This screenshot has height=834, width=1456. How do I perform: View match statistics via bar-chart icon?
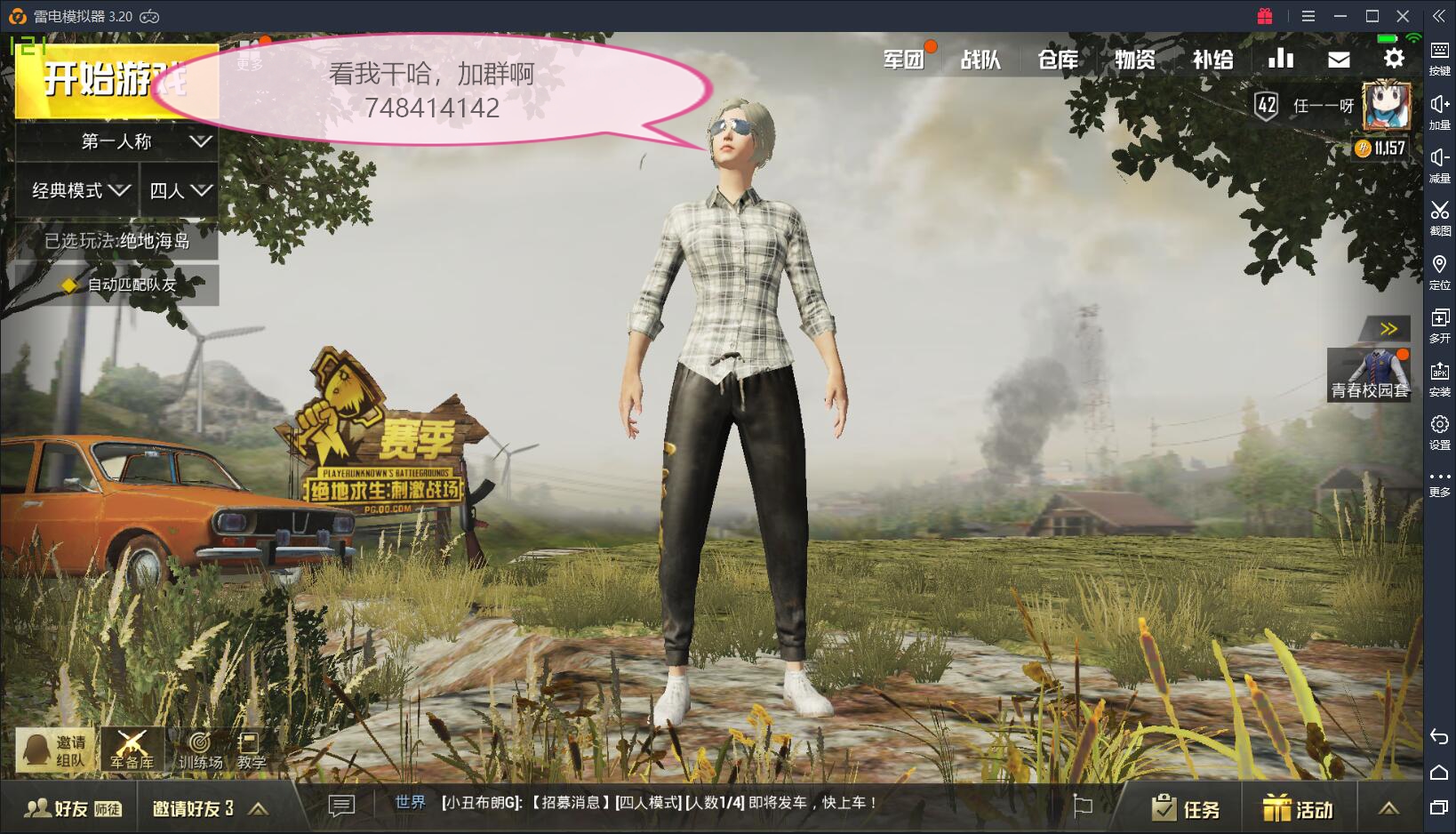coord(1280,58)
